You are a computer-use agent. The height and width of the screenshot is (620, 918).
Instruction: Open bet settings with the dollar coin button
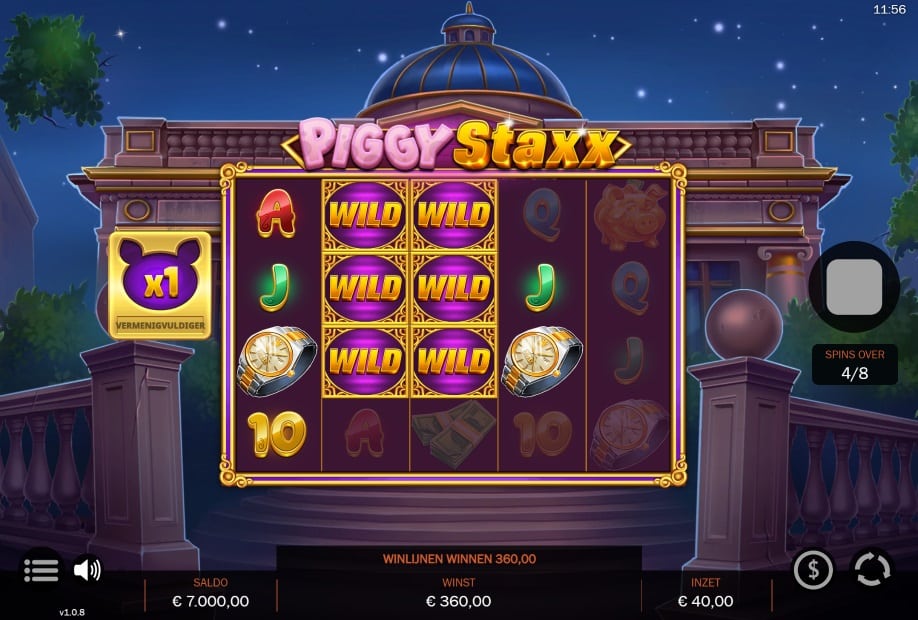click(x=813, y=569)
